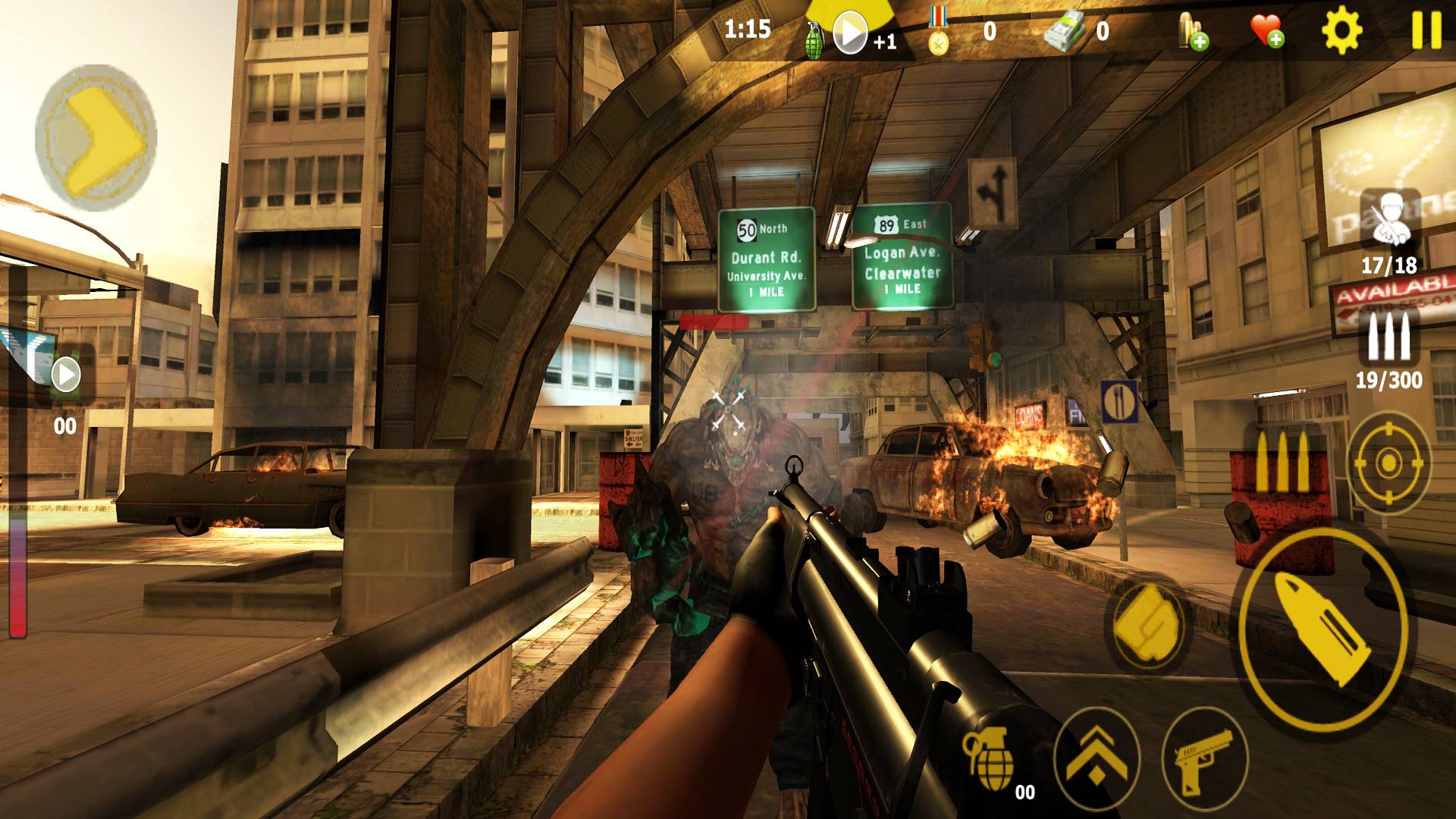Watch video for a free grenade

850,33
